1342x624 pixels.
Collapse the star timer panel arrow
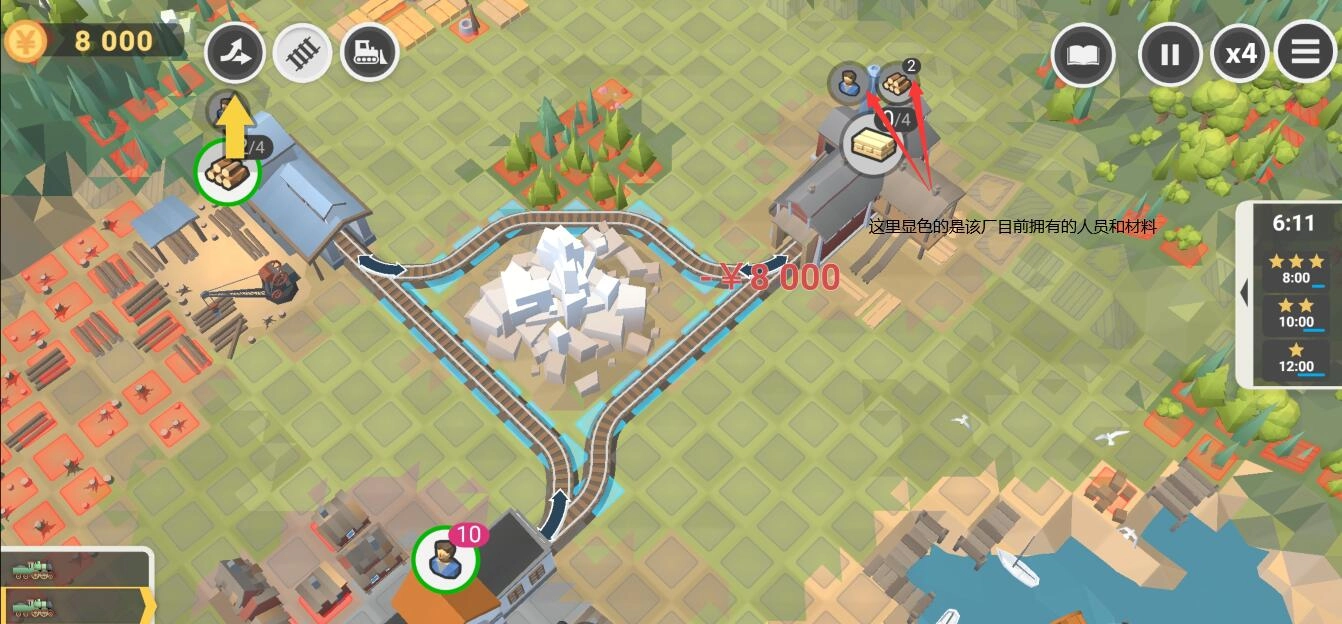point(1245,293)
